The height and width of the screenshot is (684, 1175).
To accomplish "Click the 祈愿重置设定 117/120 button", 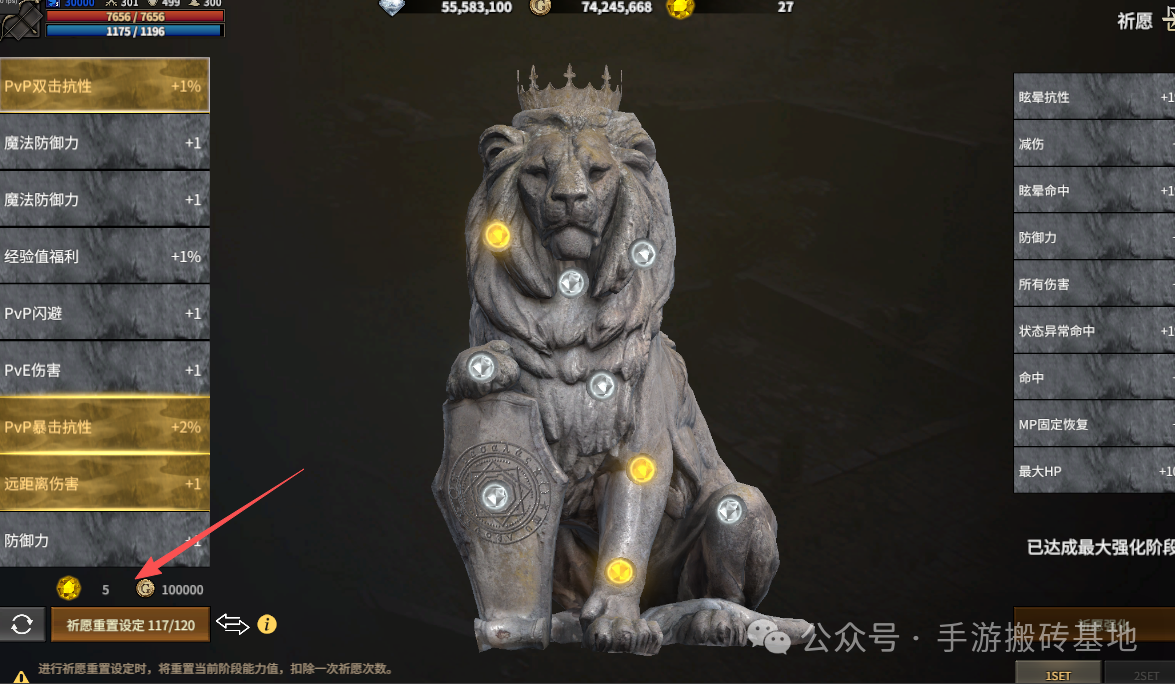I will 130,625.
